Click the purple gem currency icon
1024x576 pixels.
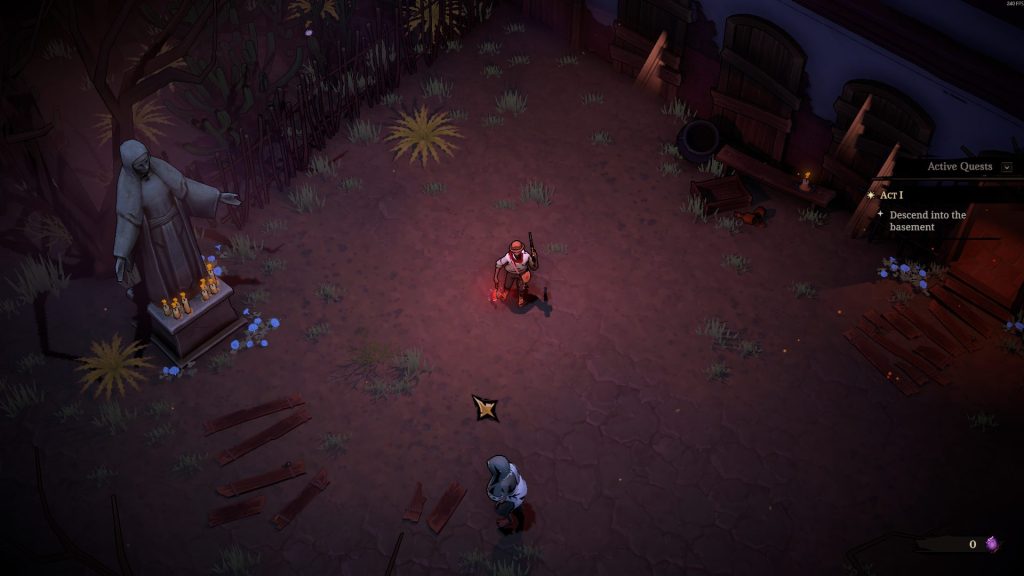(x=992, y=544)
